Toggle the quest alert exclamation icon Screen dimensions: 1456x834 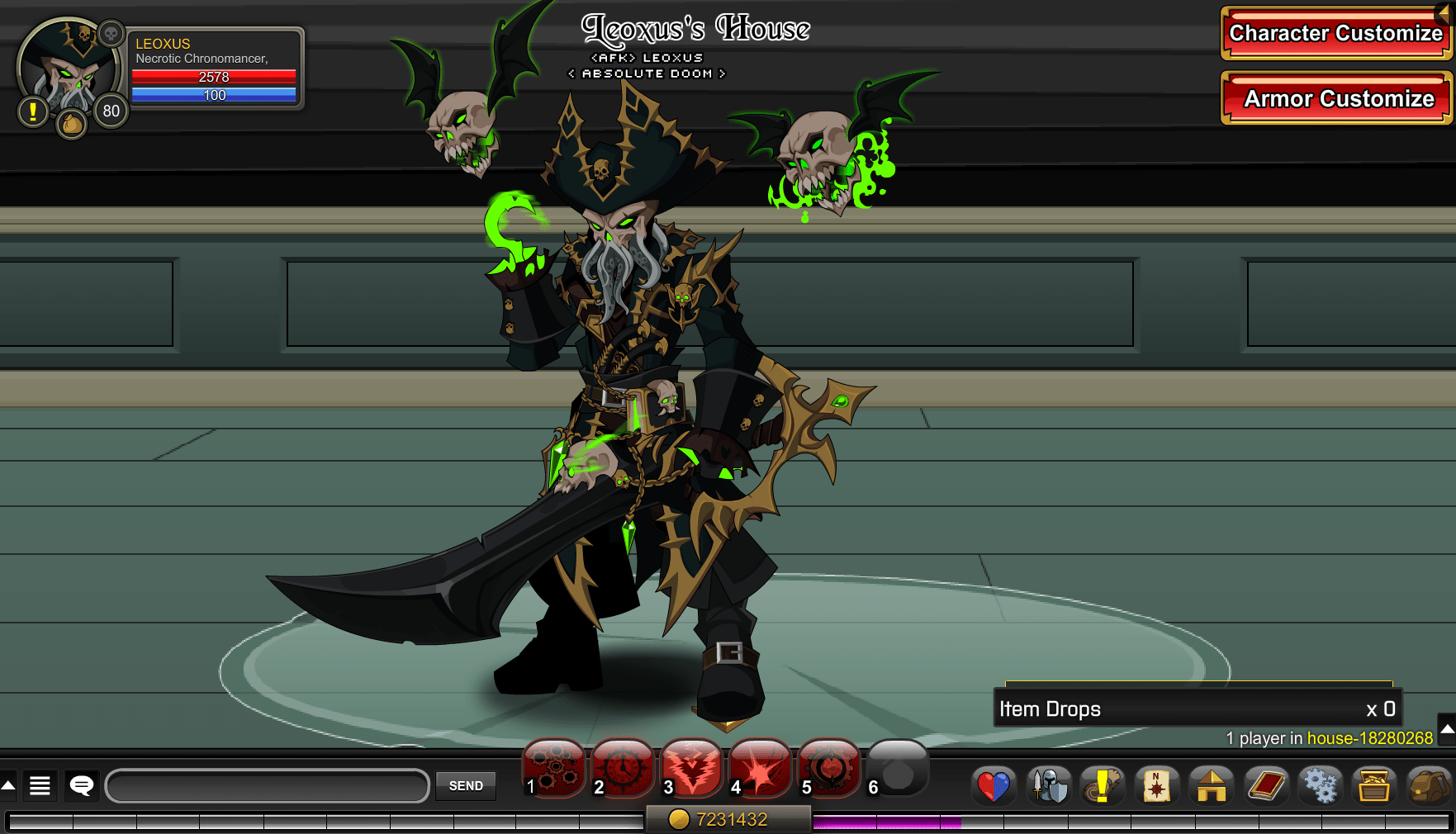pos(31,110)
